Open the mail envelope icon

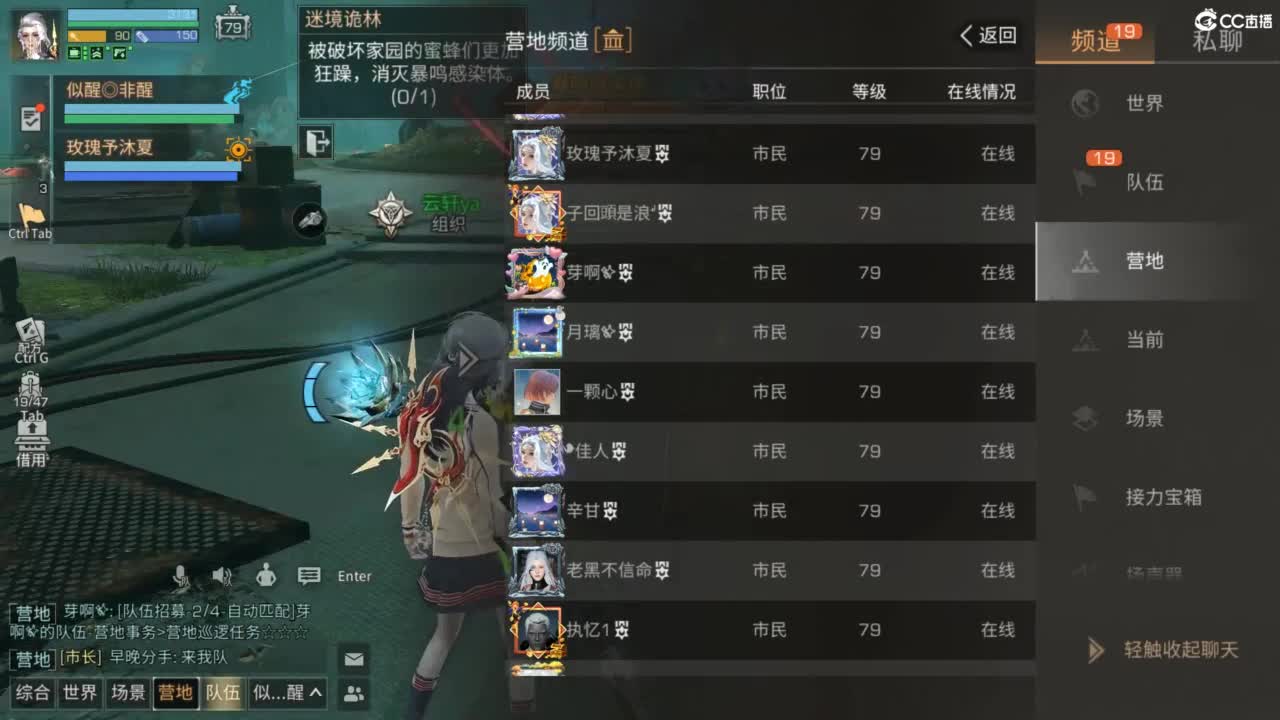click(354, 658)
